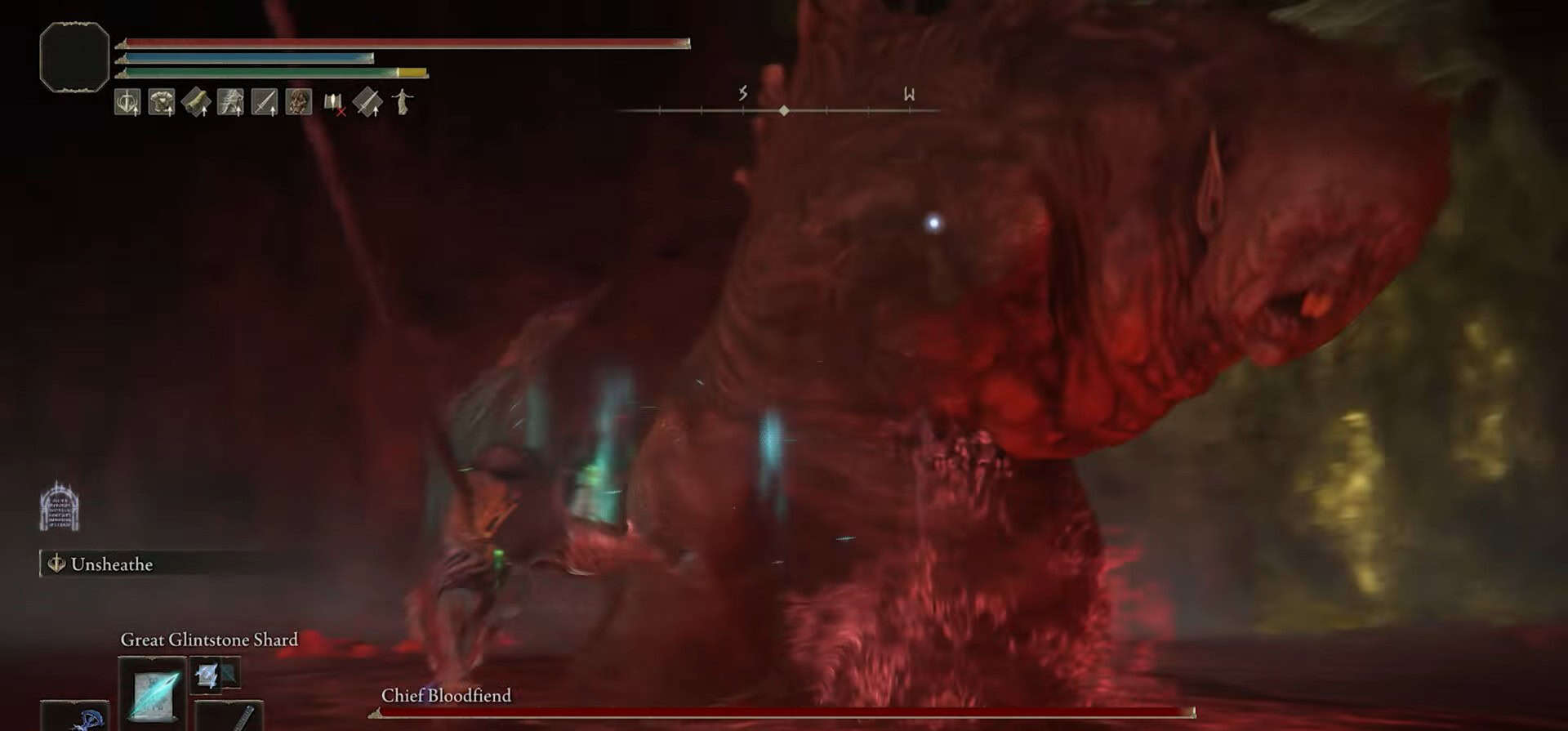Image resolution: width=1568 pixels, height=731 pixels.
Task: Click the empty character portrait frame
Action: click(x=74, y=57)
